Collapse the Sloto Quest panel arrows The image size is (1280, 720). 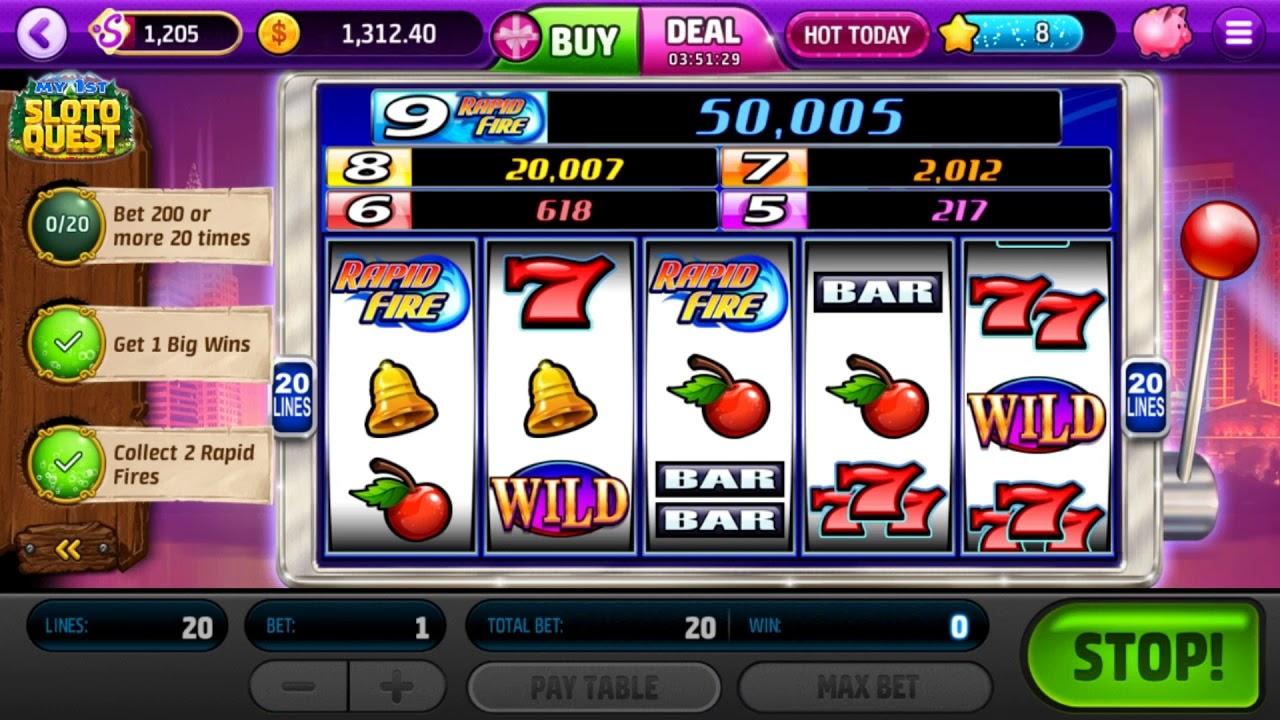pyautogui.click(x=68, y=548)
